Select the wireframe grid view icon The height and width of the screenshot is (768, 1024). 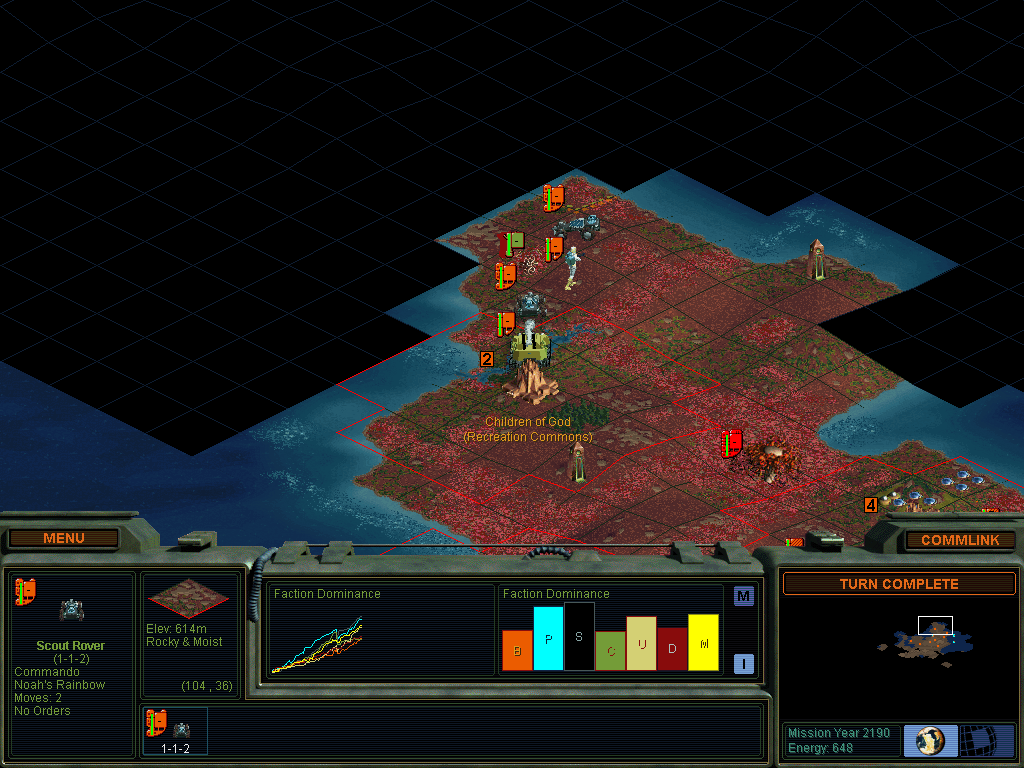(987, 741)
